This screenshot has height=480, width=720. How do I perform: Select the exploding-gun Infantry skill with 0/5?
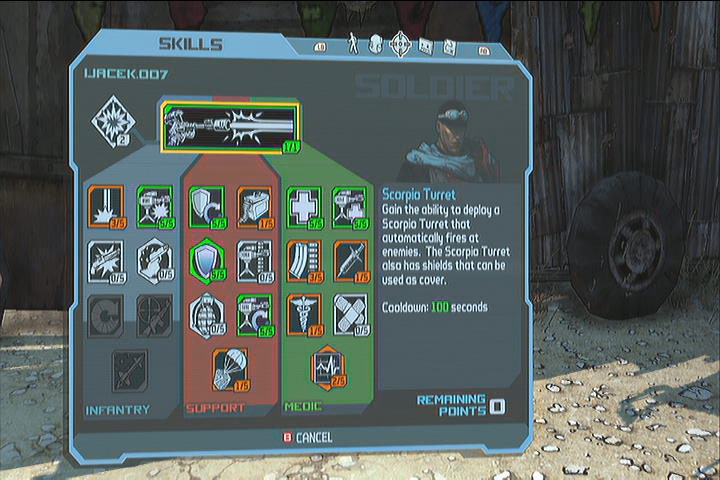click(x=106, y=260)
